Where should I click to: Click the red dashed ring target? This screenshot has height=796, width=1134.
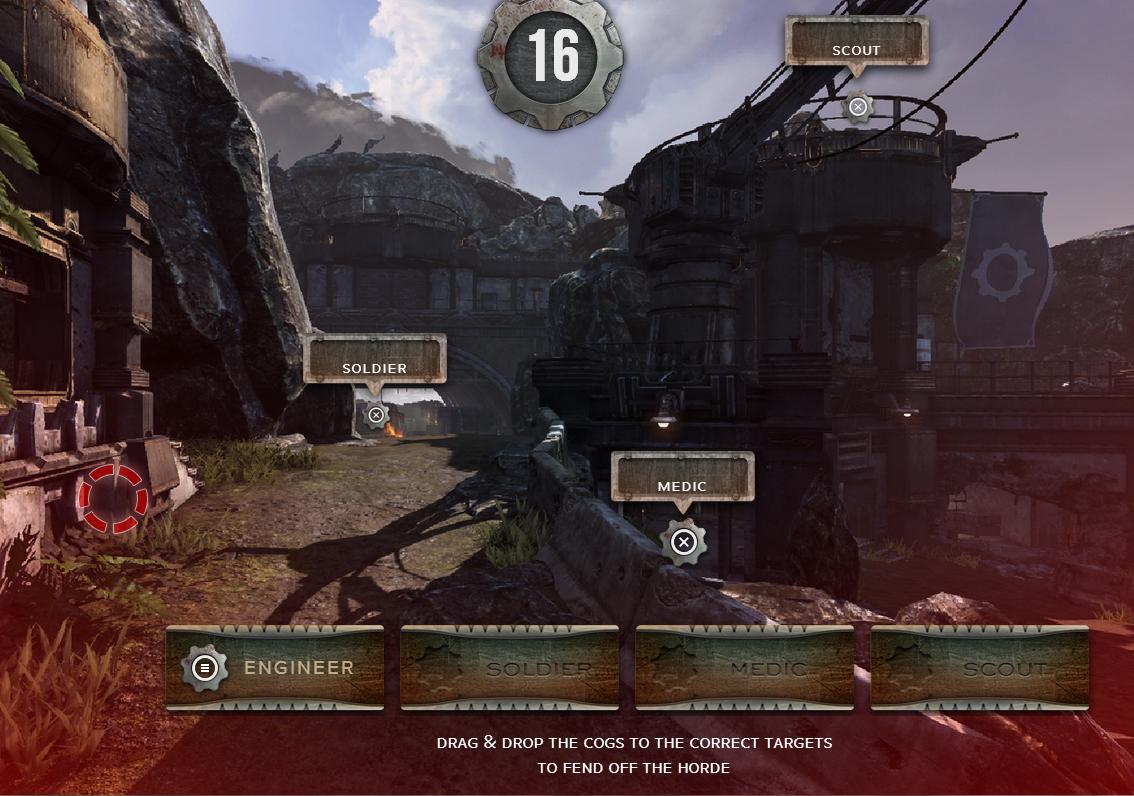(x=112, y=498)
